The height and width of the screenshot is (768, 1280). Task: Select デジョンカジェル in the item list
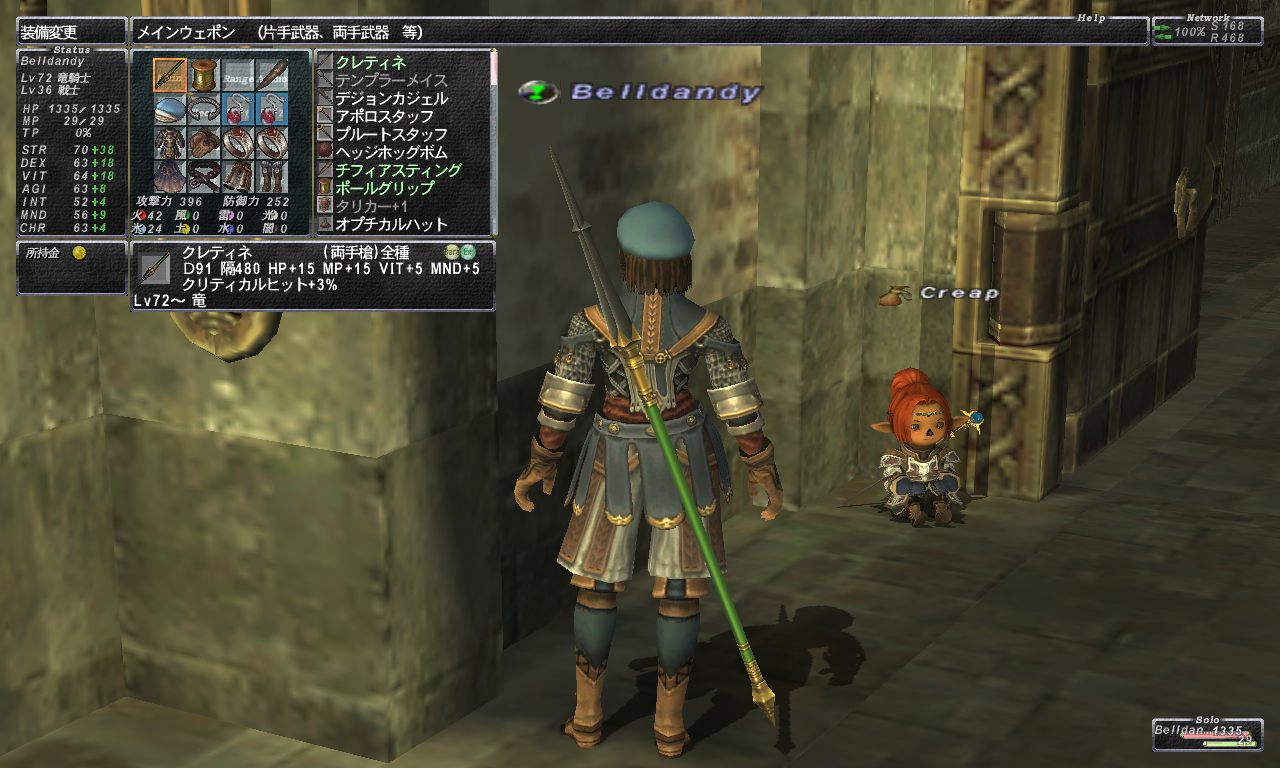coord(391,99)
